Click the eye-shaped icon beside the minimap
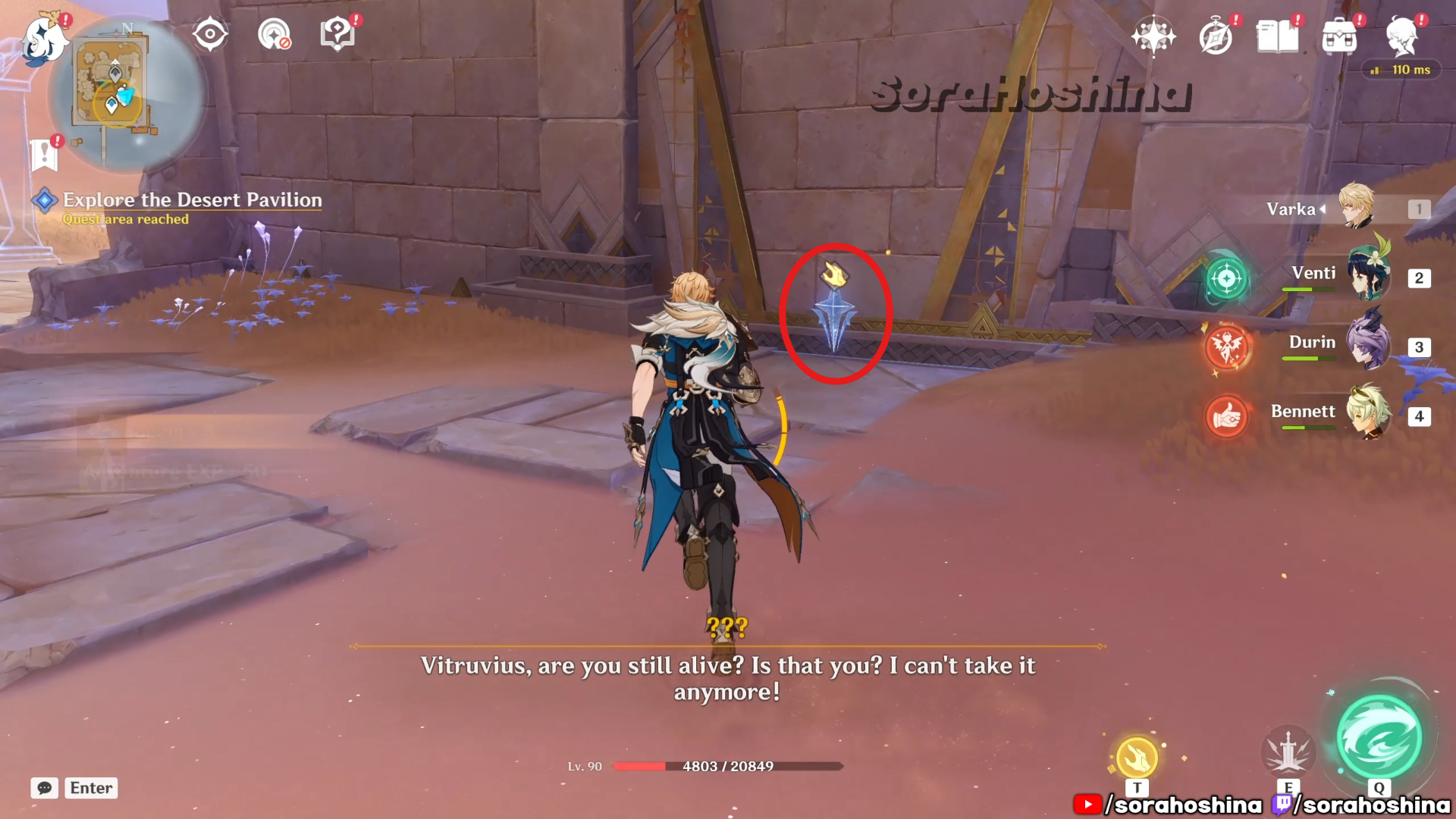The width and height of the screenshot is (1456, 819). click(x=210, y=34)
